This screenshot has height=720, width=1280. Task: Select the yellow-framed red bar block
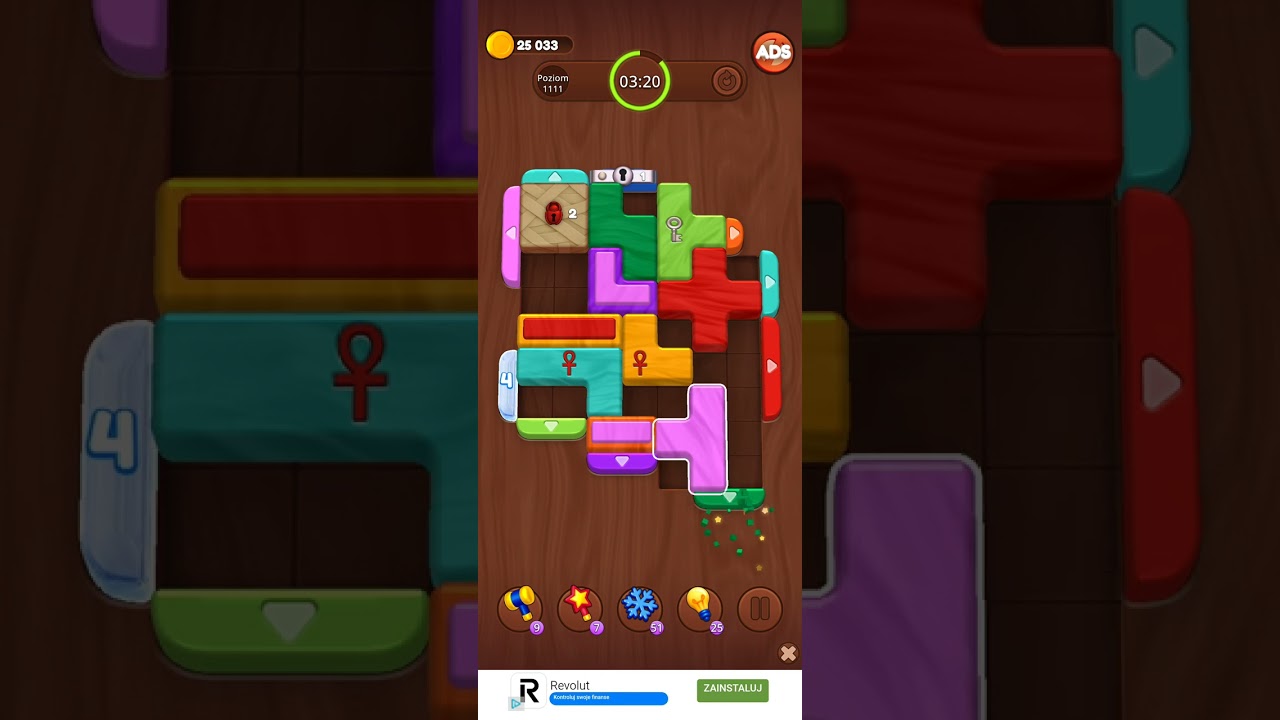569,329
